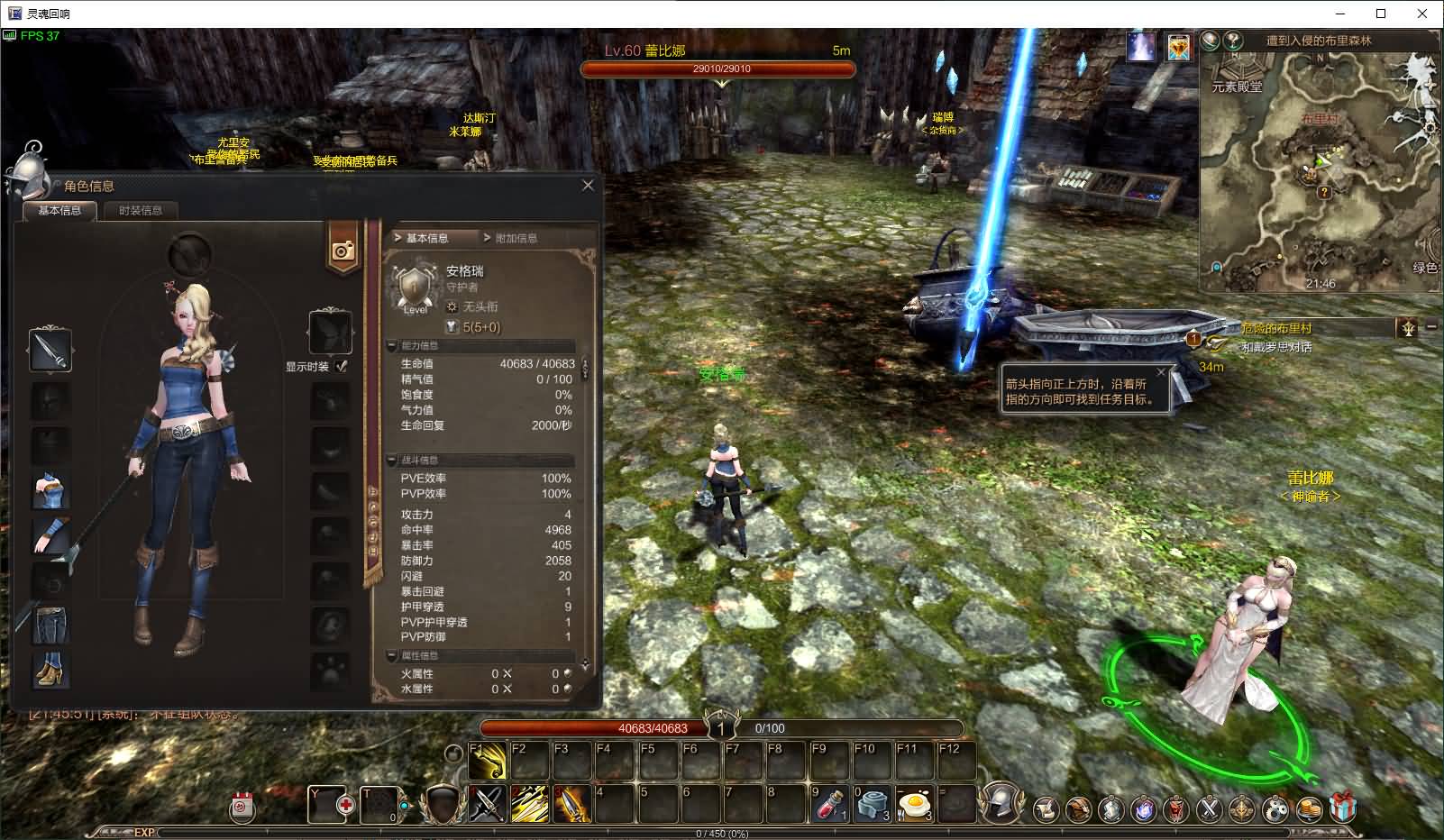Collapse the 能力信息 stats section
This screenshot has height=840, width=1444.
[392, 346]
